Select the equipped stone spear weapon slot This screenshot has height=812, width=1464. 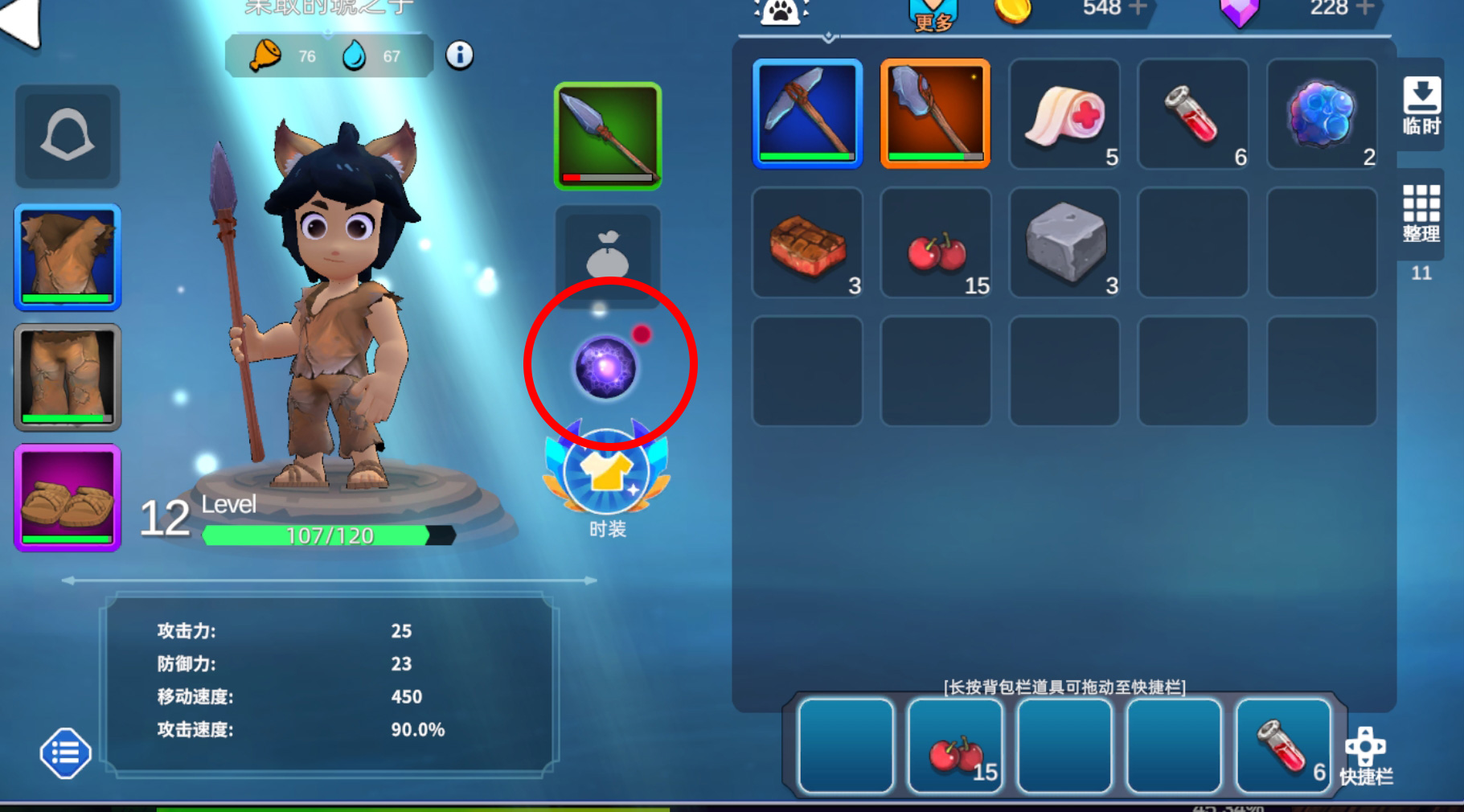click(x=608, y=136)
